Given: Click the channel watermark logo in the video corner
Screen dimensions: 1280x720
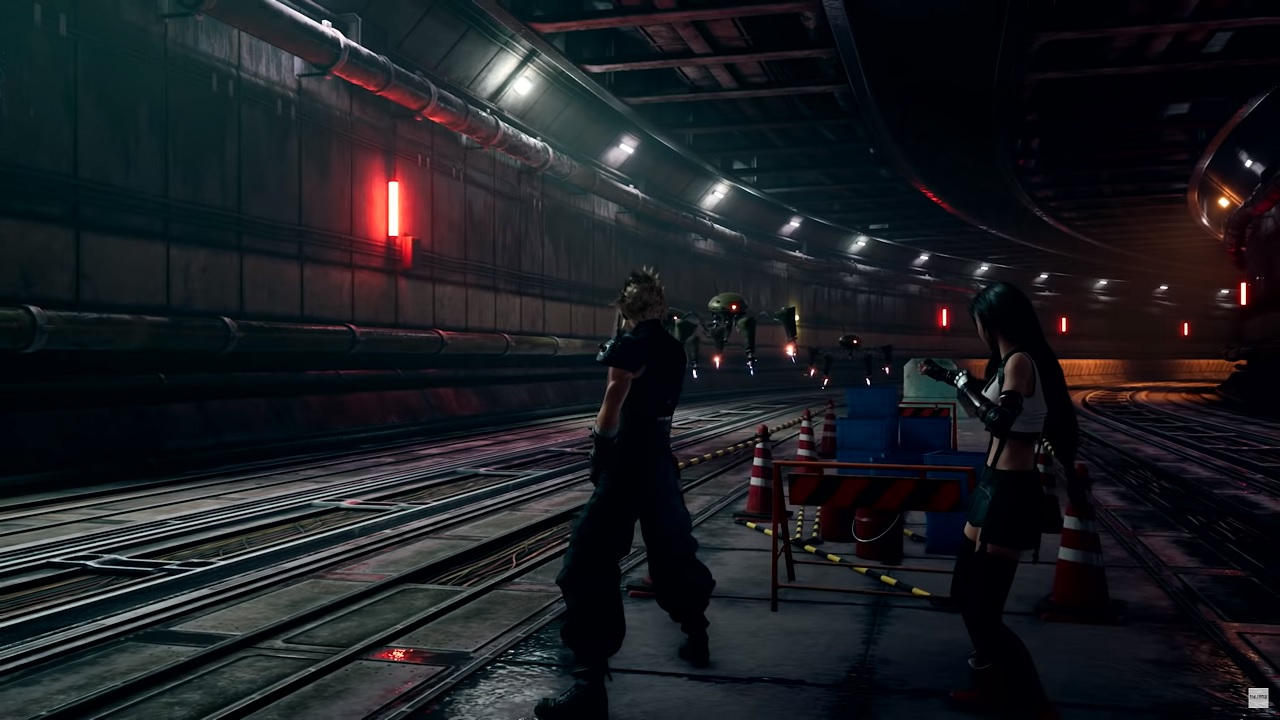Looking at the screenshot, I should pyautogui.click(x=1257, y=697).
